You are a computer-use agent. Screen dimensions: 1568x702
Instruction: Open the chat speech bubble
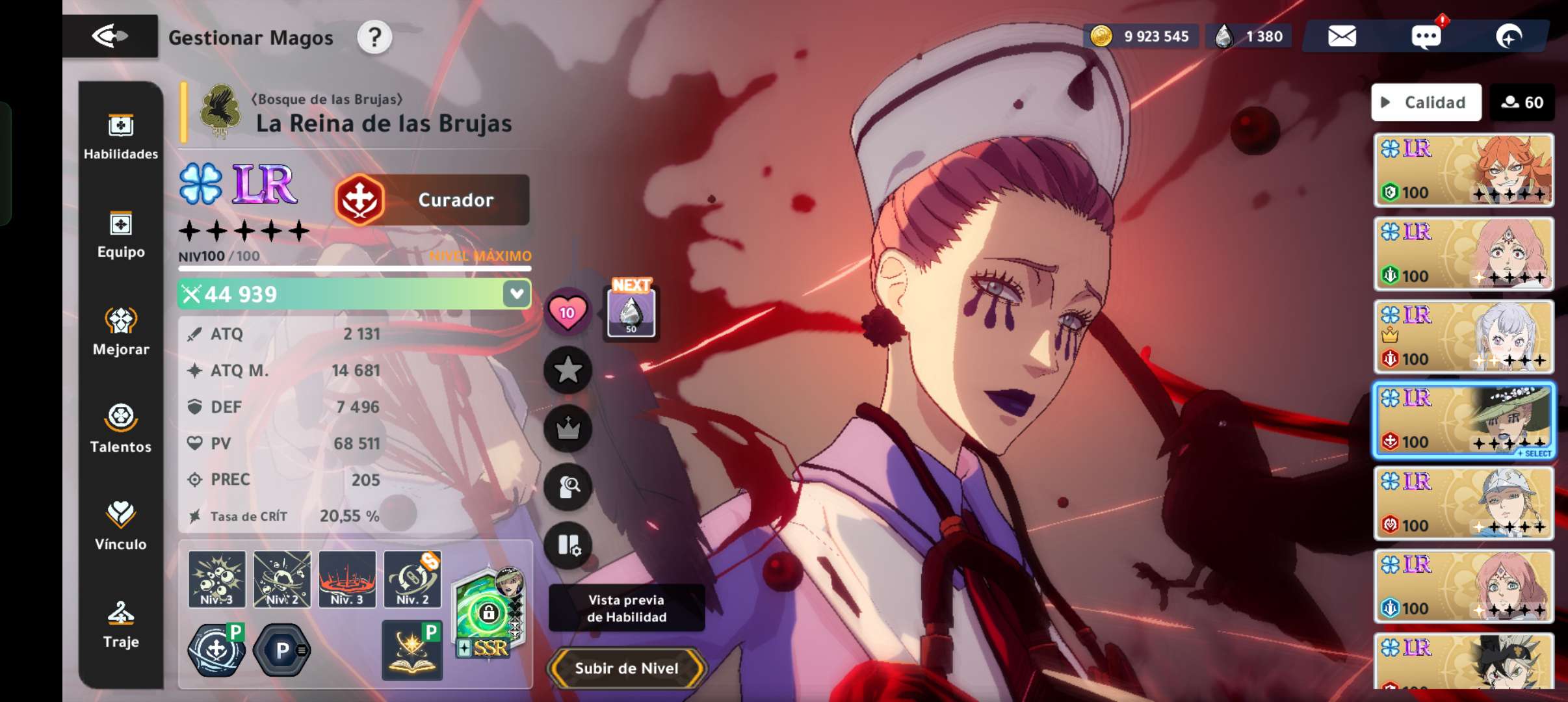(1426, 36)
